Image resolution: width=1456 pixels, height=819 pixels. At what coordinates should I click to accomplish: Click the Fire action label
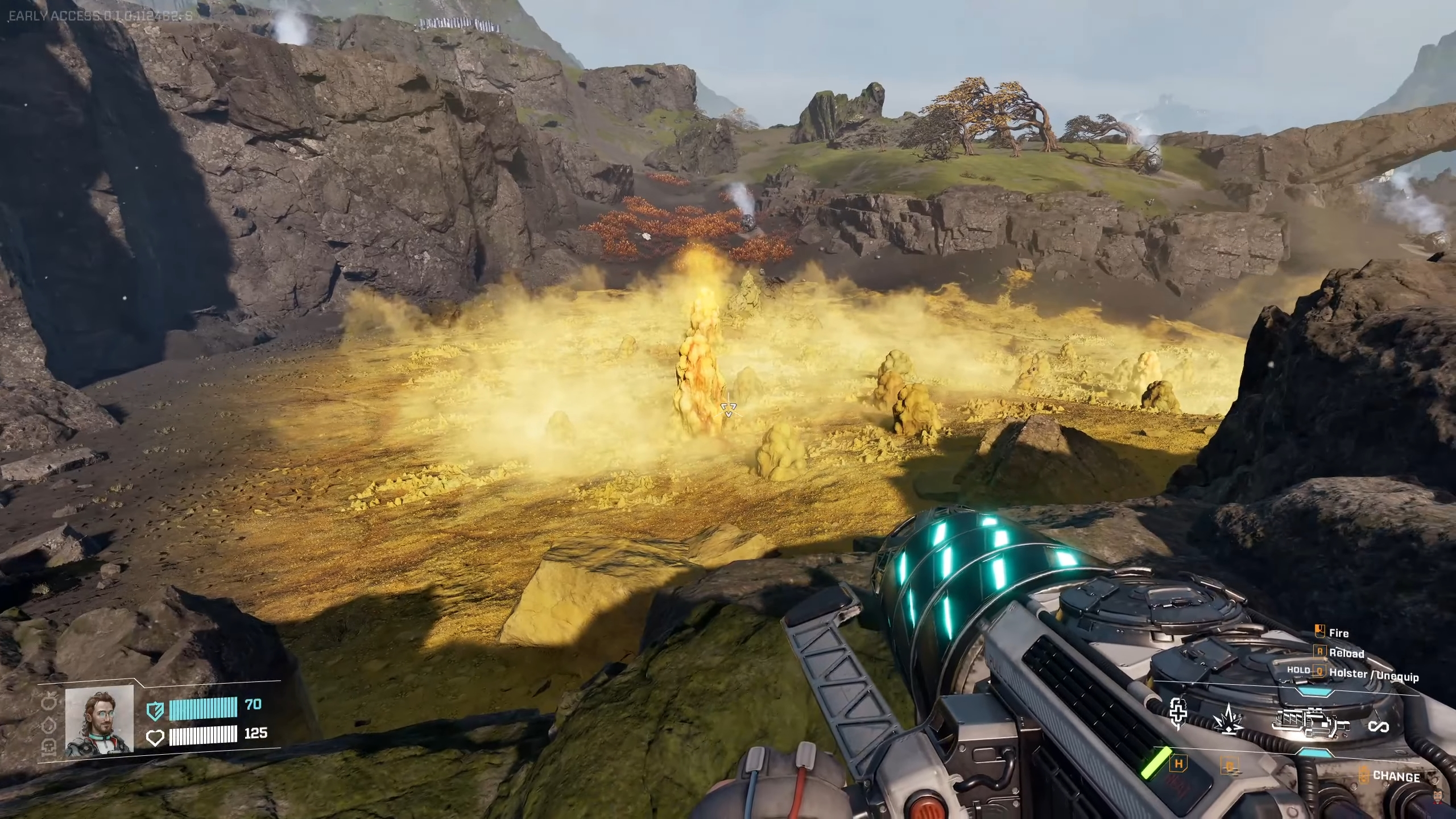(1339, 633)
